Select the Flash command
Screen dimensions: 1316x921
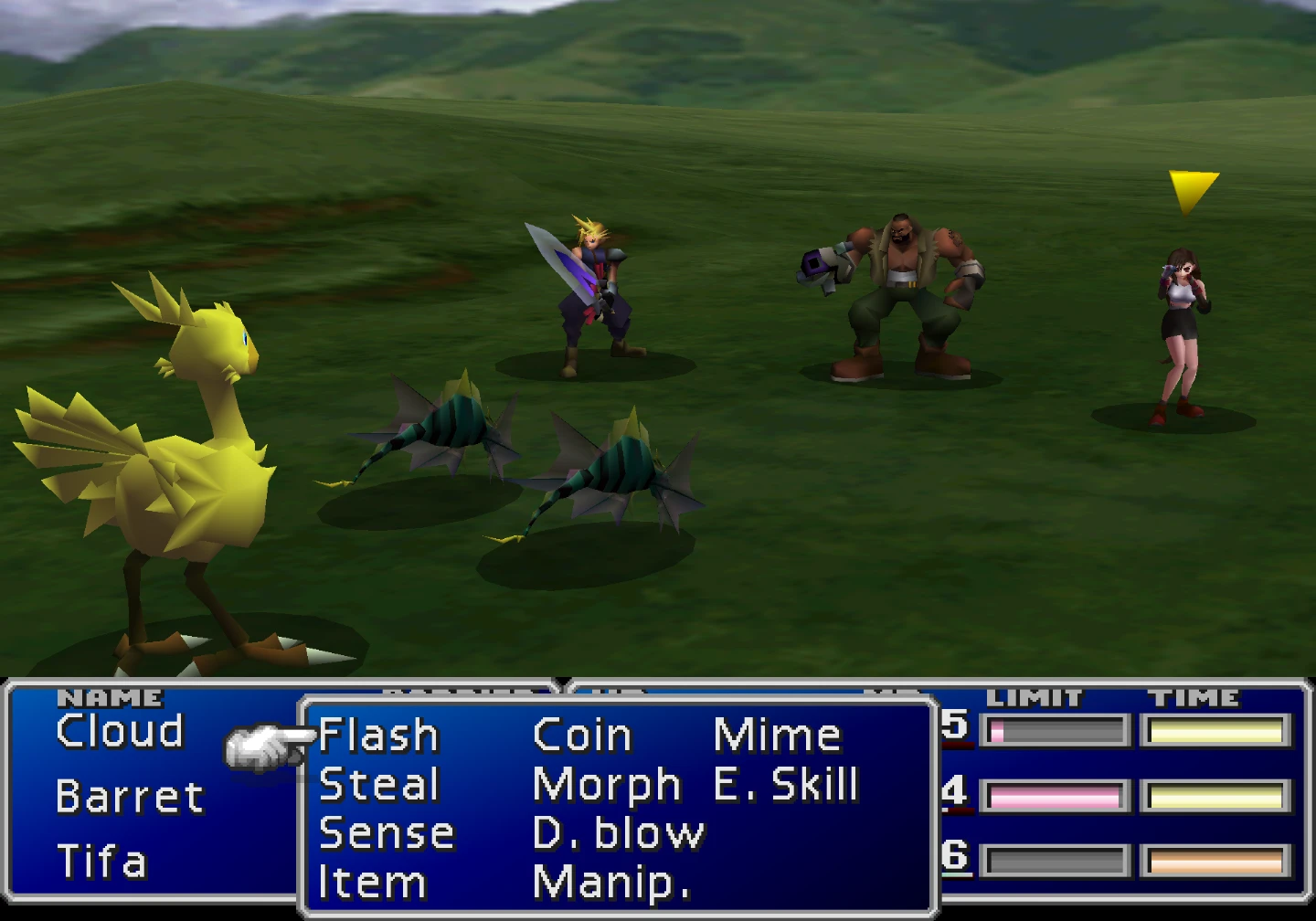coord(378,736)
